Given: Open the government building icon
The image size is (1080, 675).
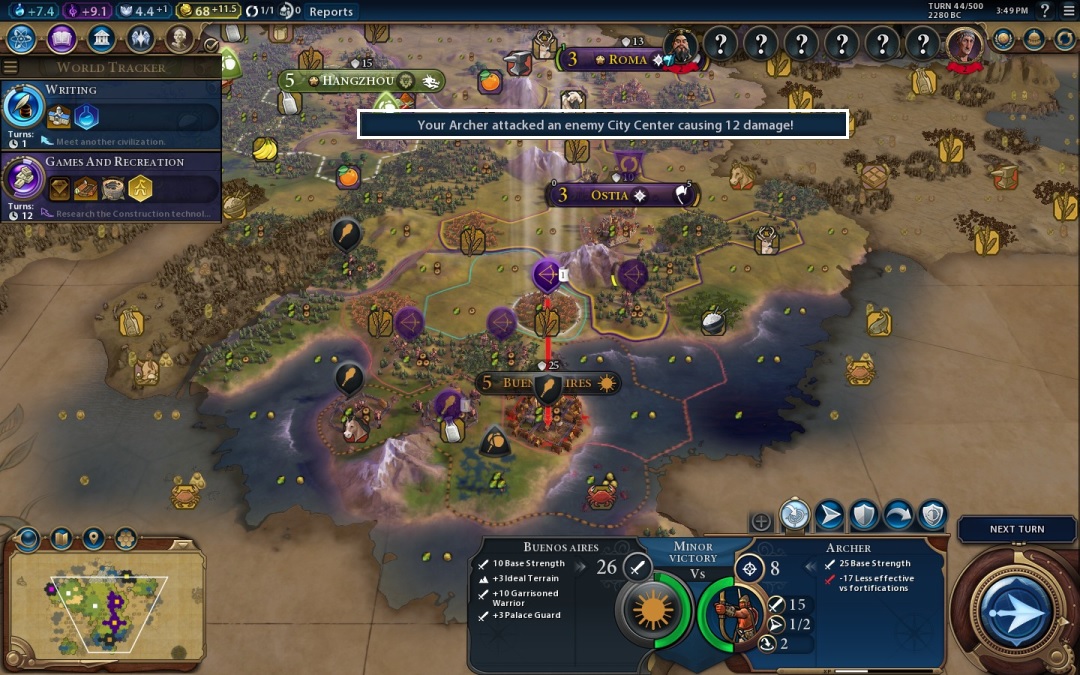Looking at the screenshot, I should [100, 39].
